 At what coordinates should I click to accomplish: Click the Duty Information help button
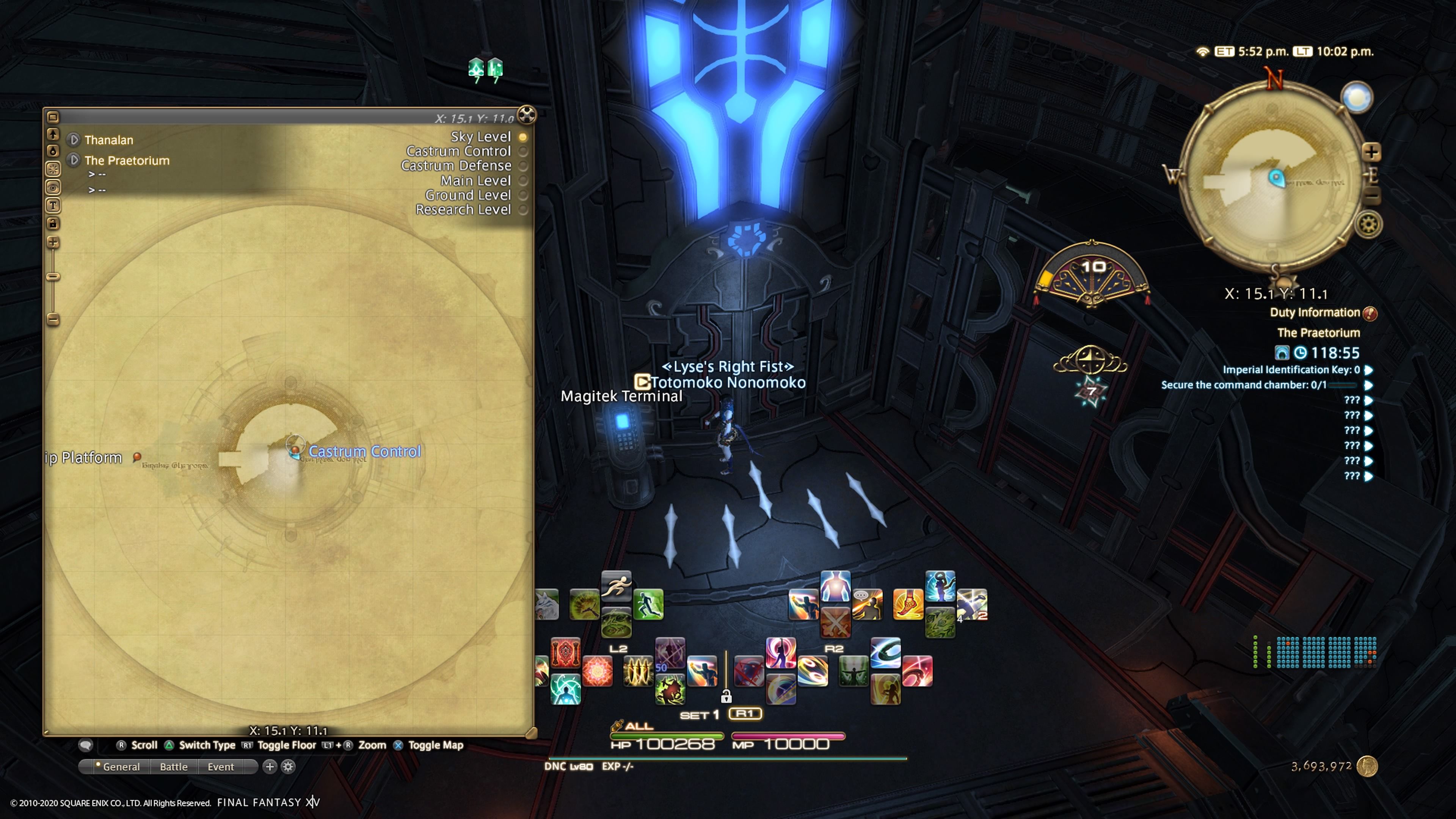tap(1370, 312)
